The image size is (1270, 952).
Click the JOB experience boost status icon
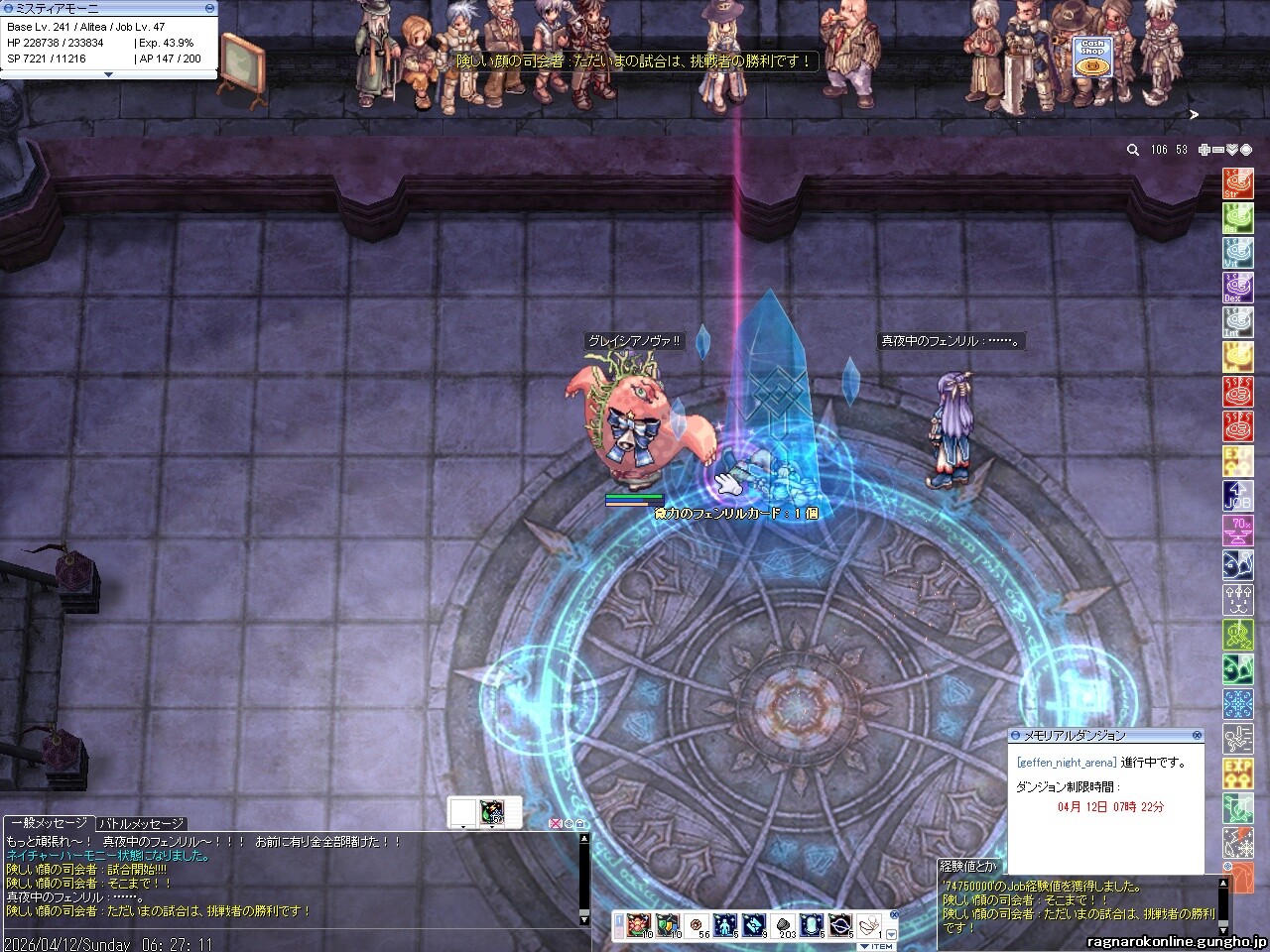1237,496
